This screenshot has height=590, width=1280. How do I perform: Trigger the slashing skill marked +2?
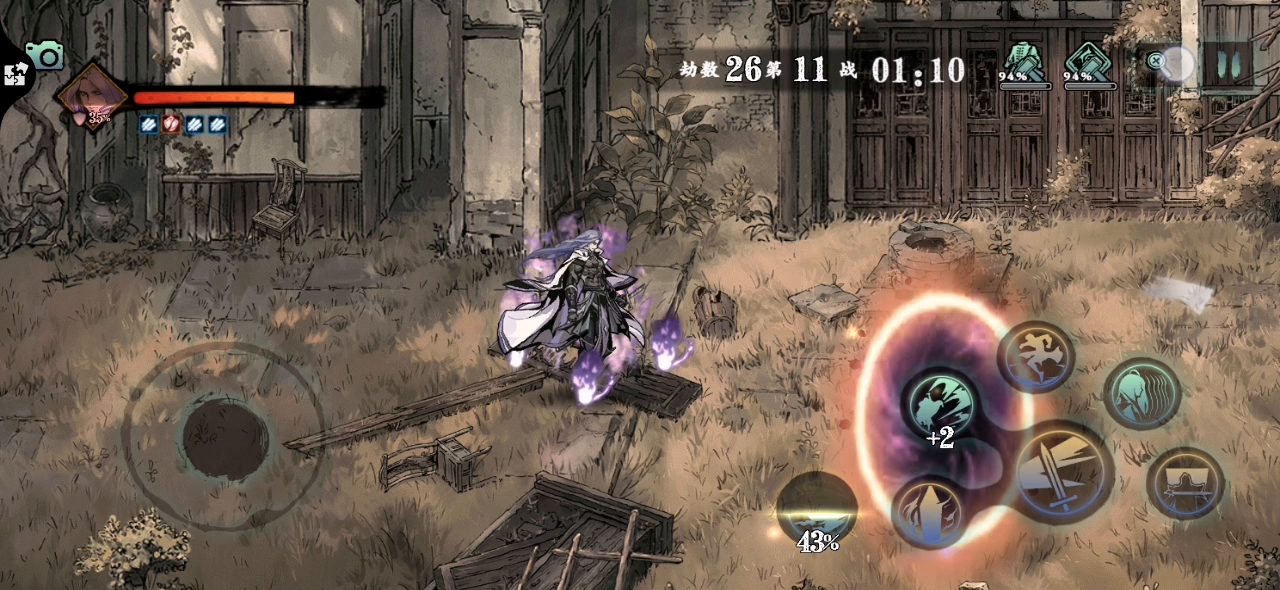tap(938, 404)
